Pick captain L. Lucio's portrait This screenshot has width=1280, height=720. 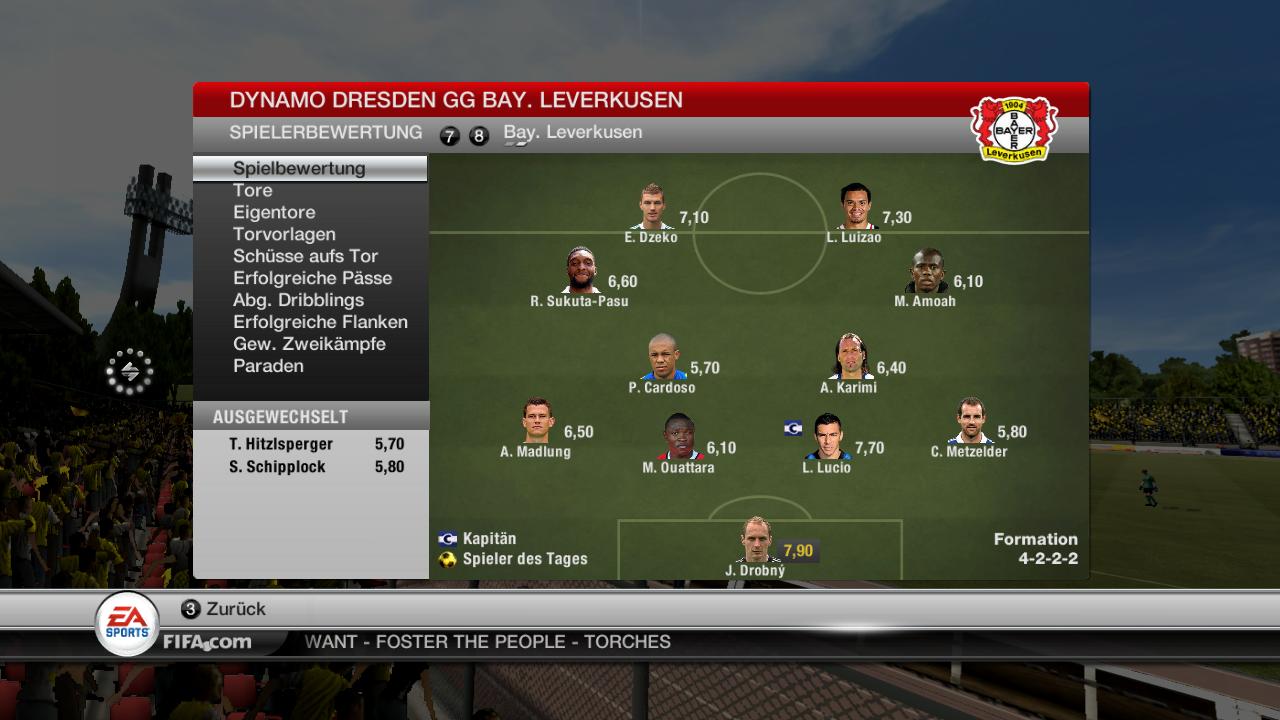pyautogui.click(x=827, y=437)
